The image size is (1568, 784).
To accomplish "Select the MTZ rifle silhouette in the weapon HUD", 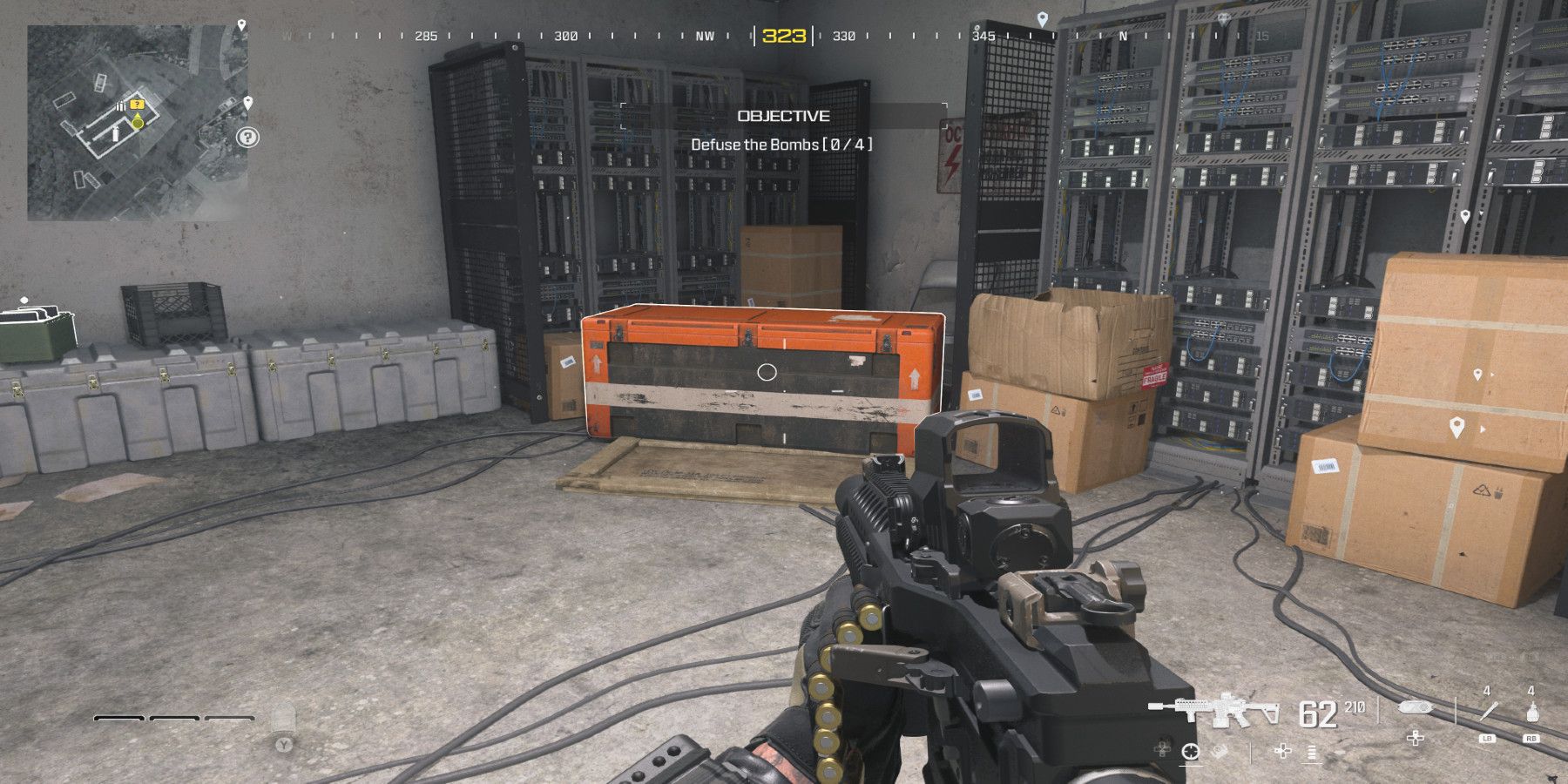I will (x=1225, y=711).
